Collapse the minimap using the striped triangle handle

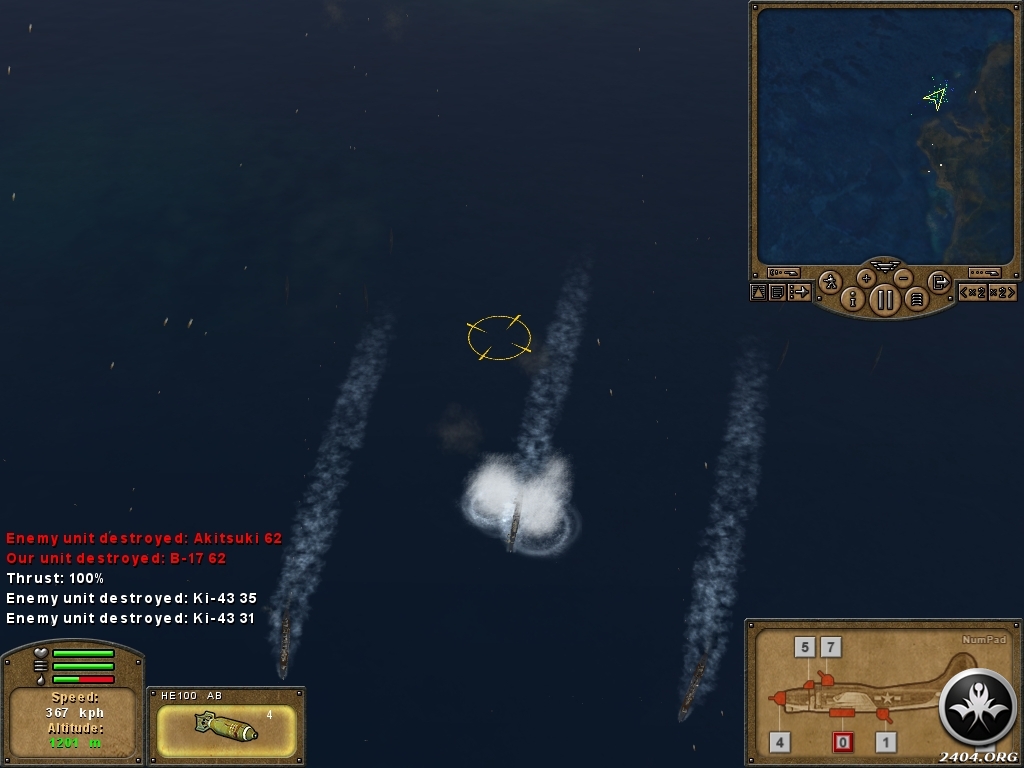coord(885,266)
